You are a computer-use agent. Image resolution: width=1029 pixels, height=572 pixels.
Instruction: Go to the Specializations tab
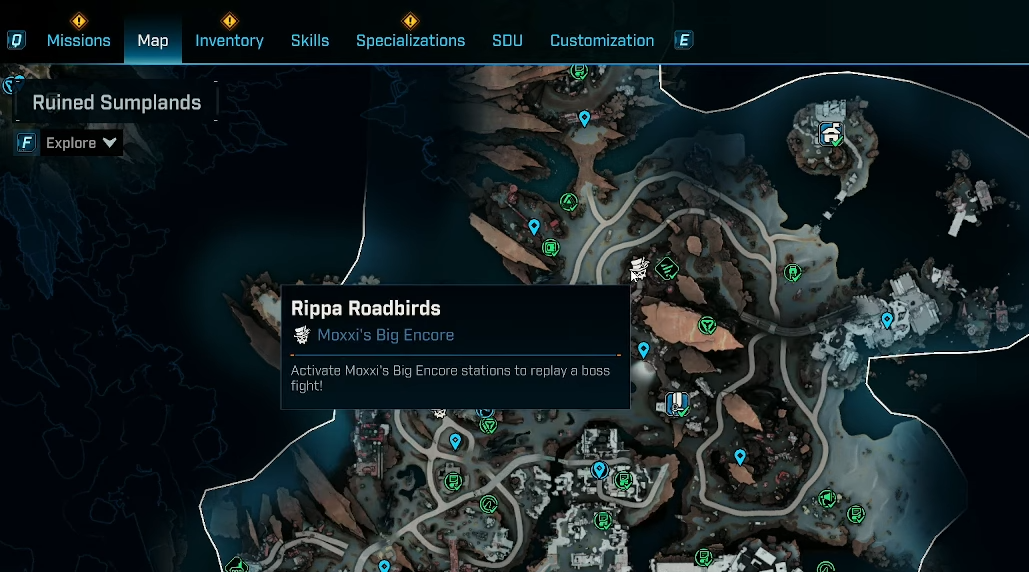tap(410, 41)
